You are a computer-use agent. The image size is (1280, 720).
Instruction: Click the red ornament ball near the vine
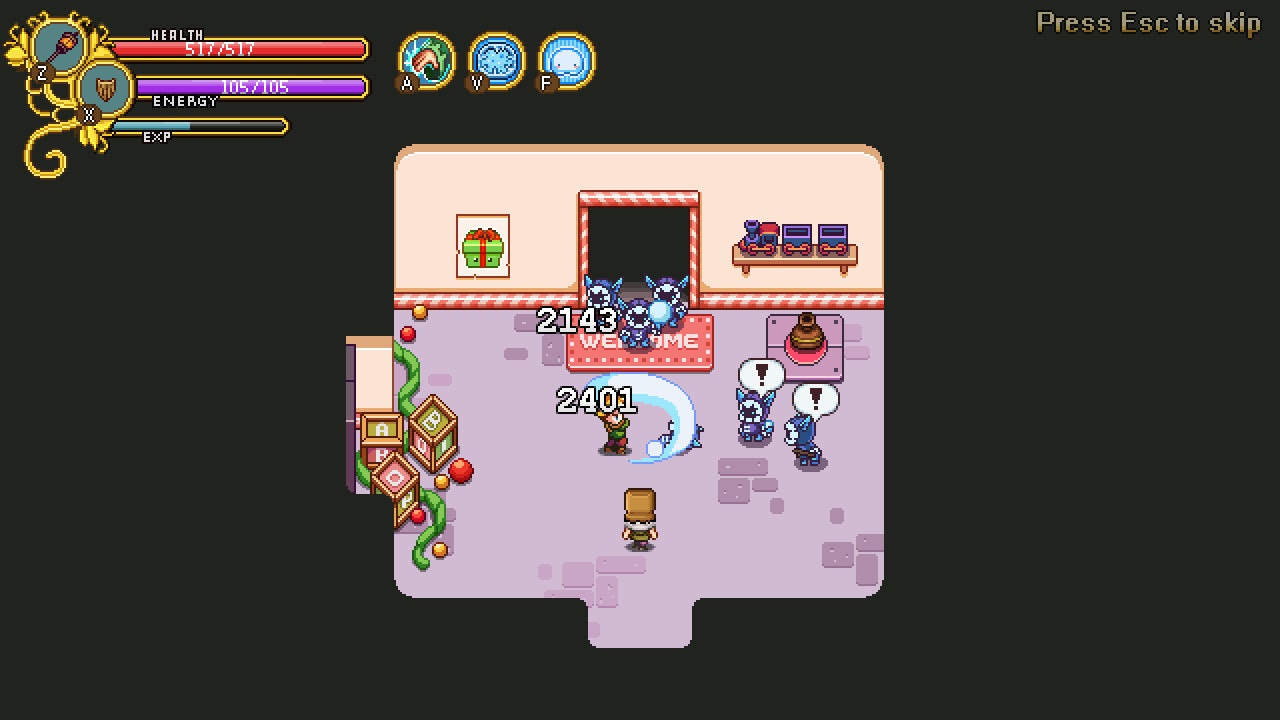pyautogui.click(x=459, y=468)
